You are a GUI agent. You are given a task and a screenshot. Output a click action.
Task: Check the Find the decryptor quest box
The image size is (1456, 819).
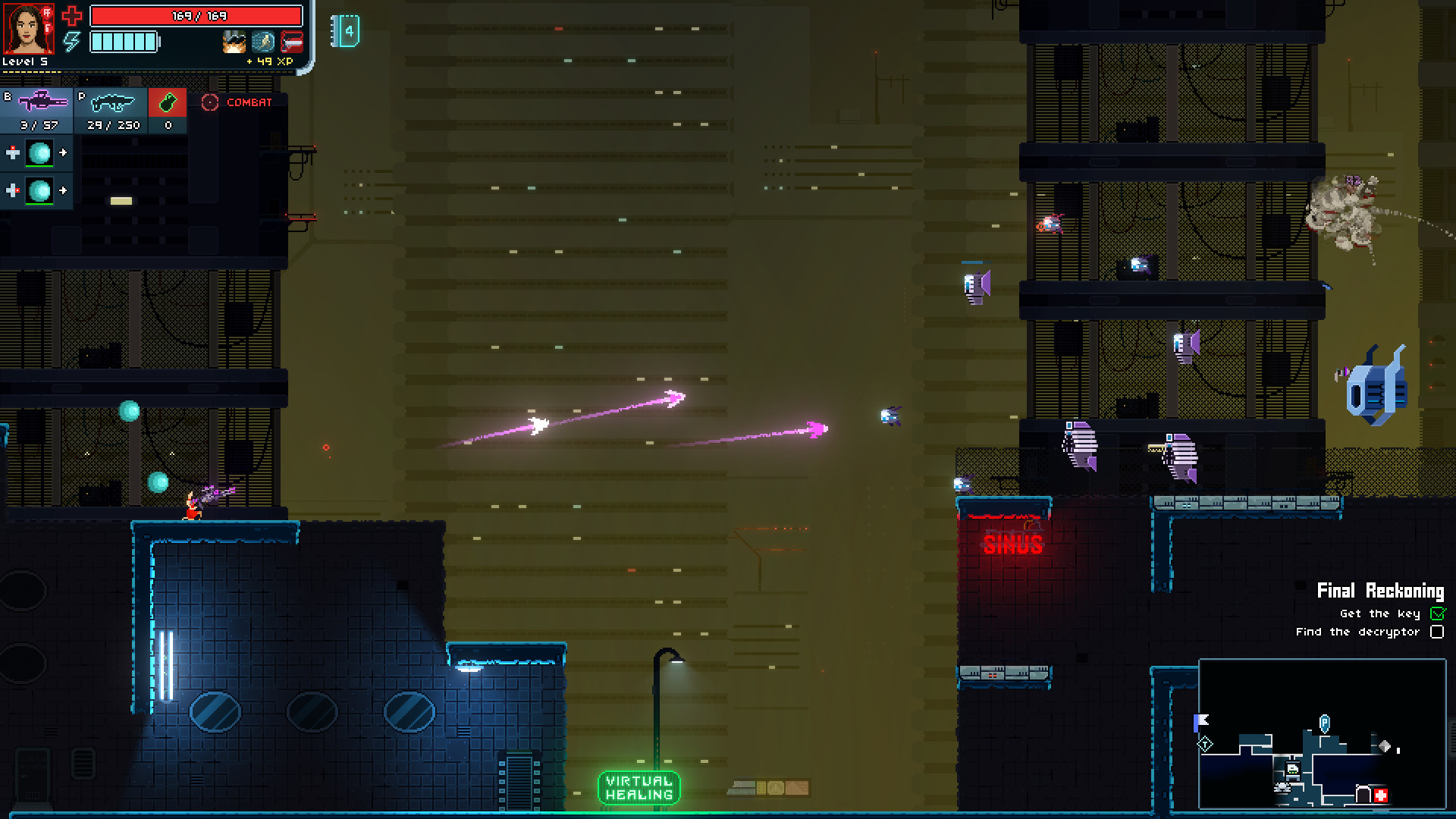tap(1438, 632)
